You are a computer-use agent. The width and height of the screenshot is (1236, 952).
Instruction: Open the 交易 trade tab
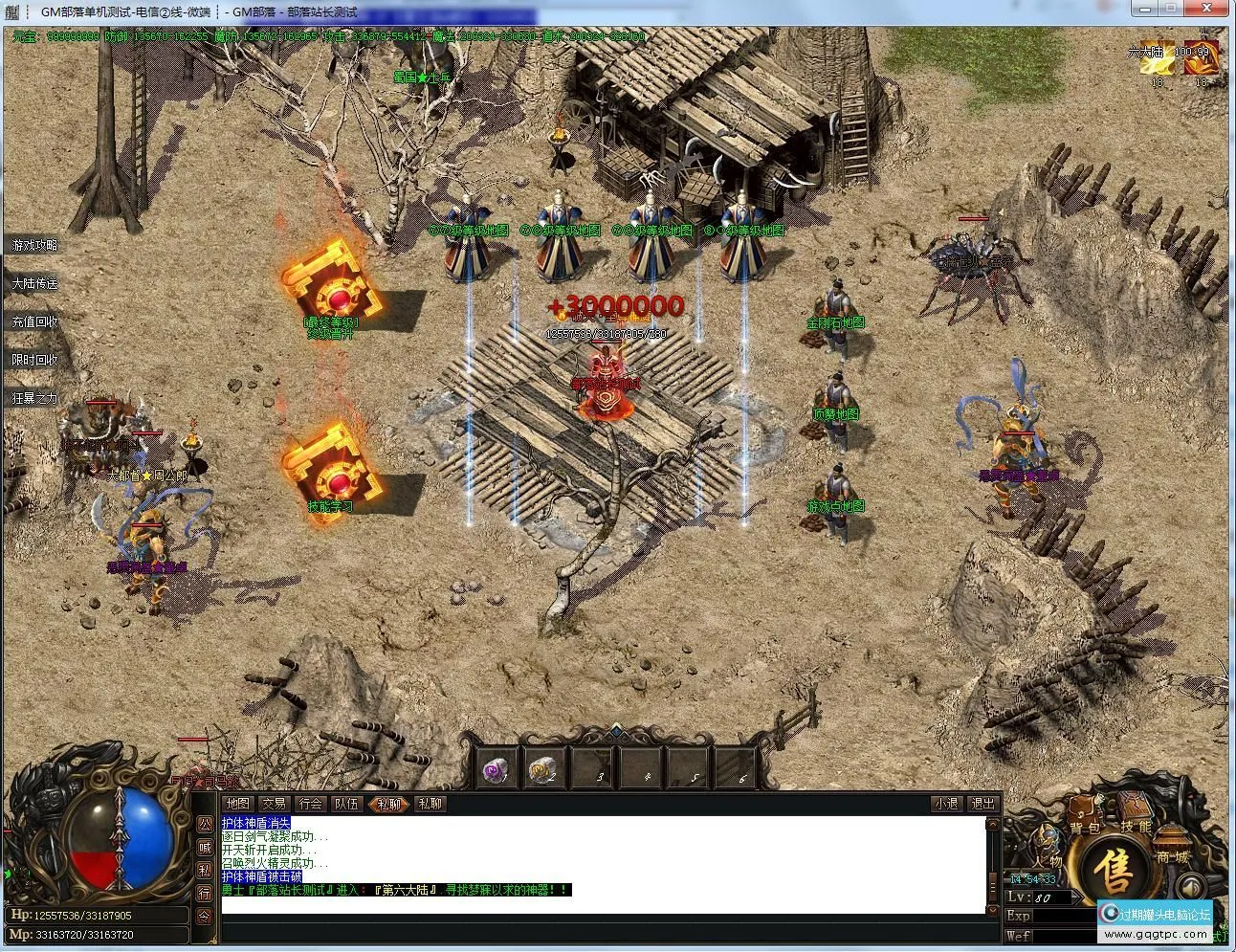tap(275, 804)
